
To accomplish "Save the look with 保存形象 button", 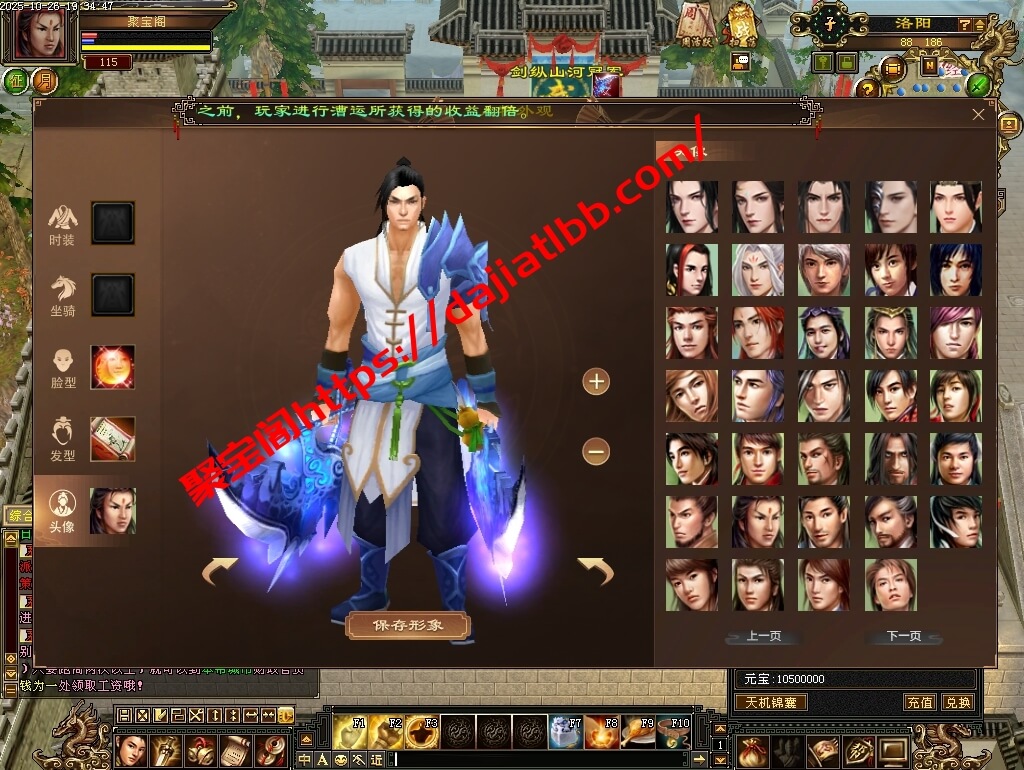I will pos(407,626).
